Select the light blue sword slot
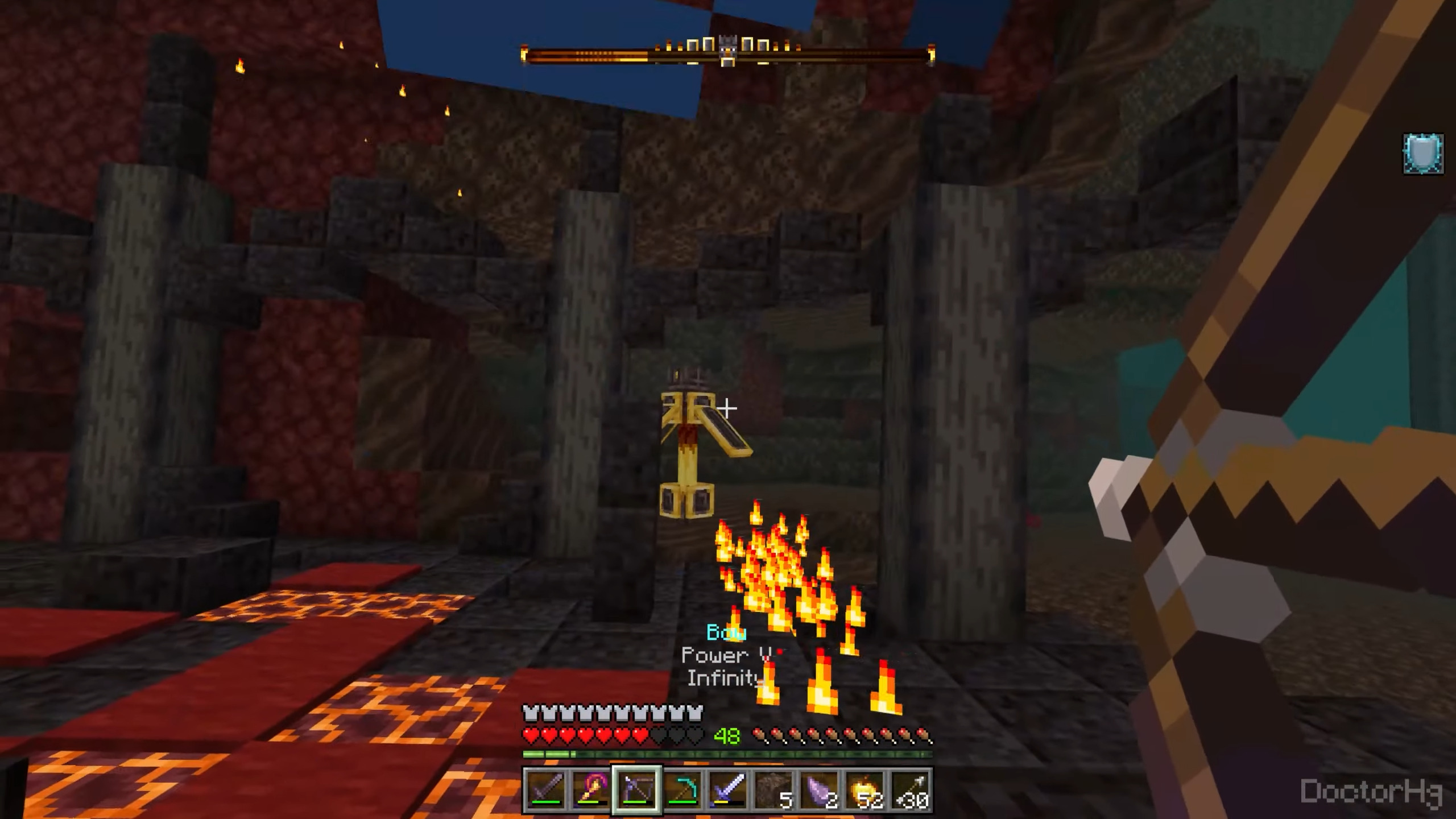The width and height of the screenshot is (1456, 819). point(728,789)
